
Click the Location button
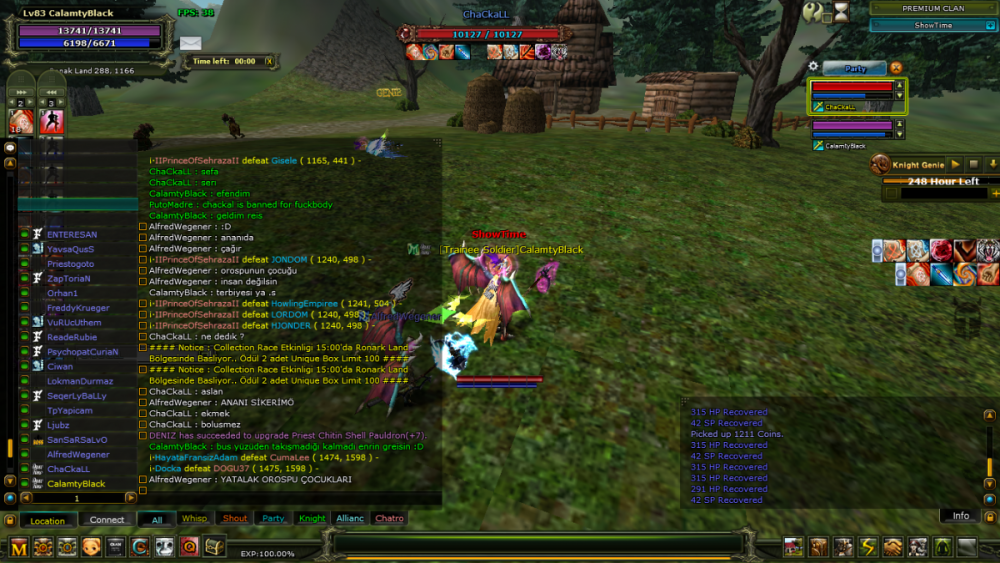point(47,520)
